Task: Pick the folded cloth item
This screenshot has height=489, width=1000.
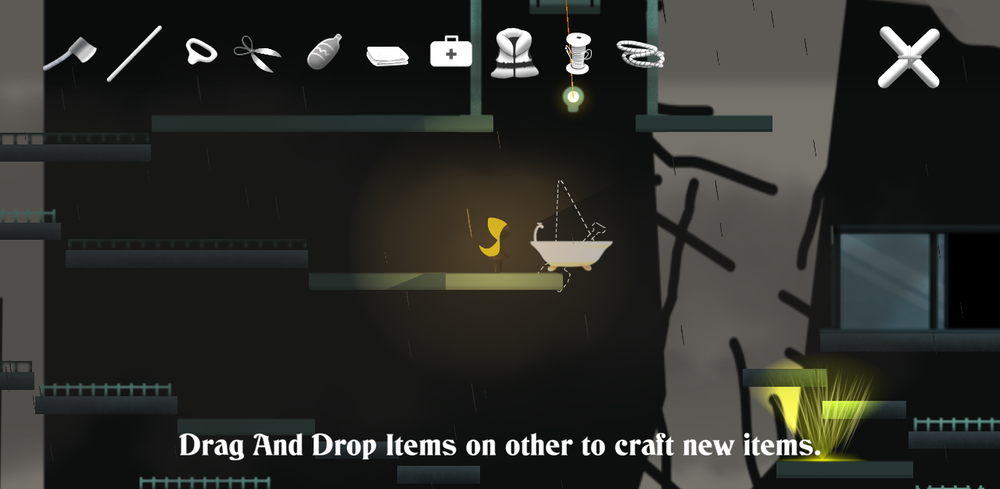Action: click(x=387, y=57)
